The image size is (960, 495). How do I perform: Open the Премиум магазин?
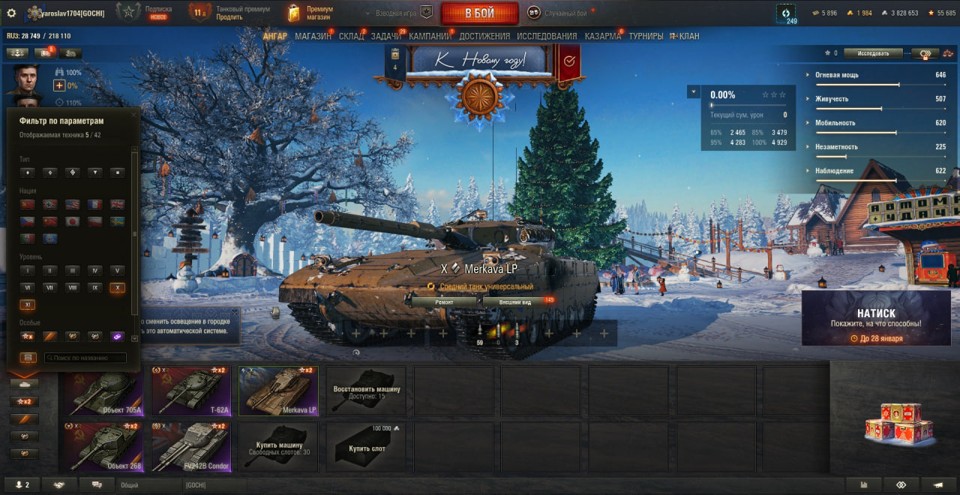click(x=312, y=12)
